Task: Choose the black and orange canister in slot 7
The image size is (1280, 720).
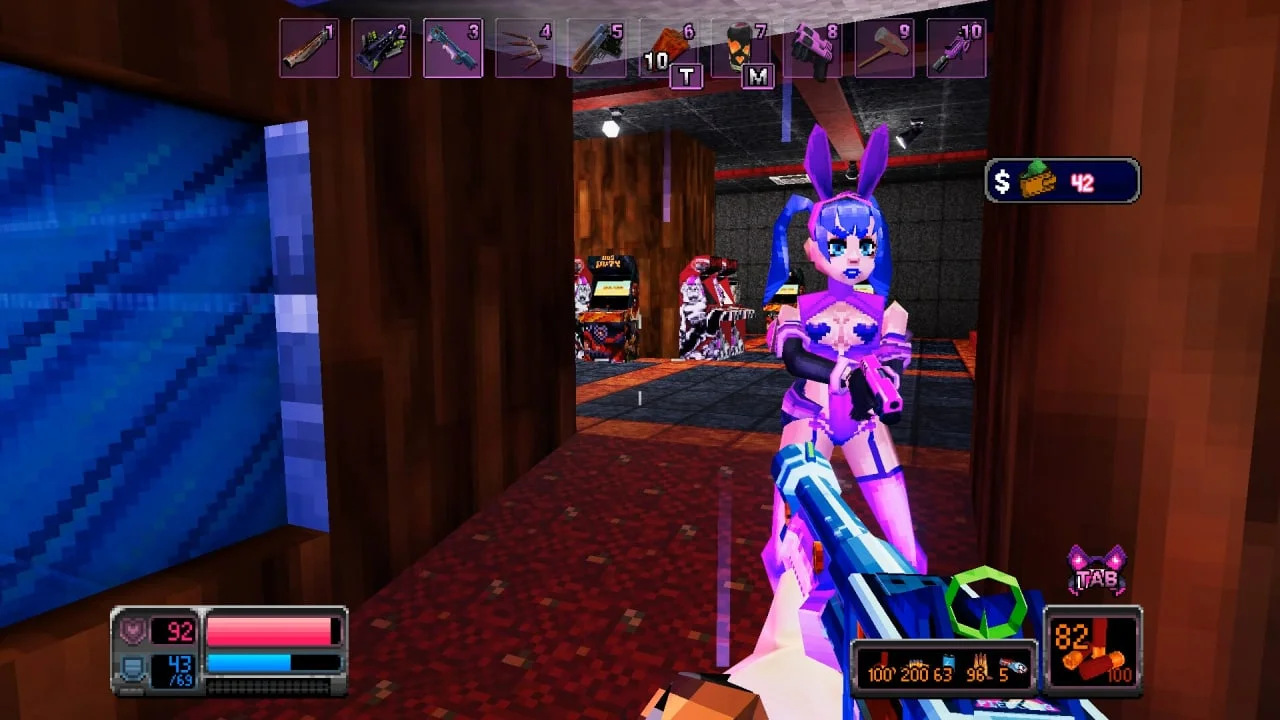Action: [741, 48]
